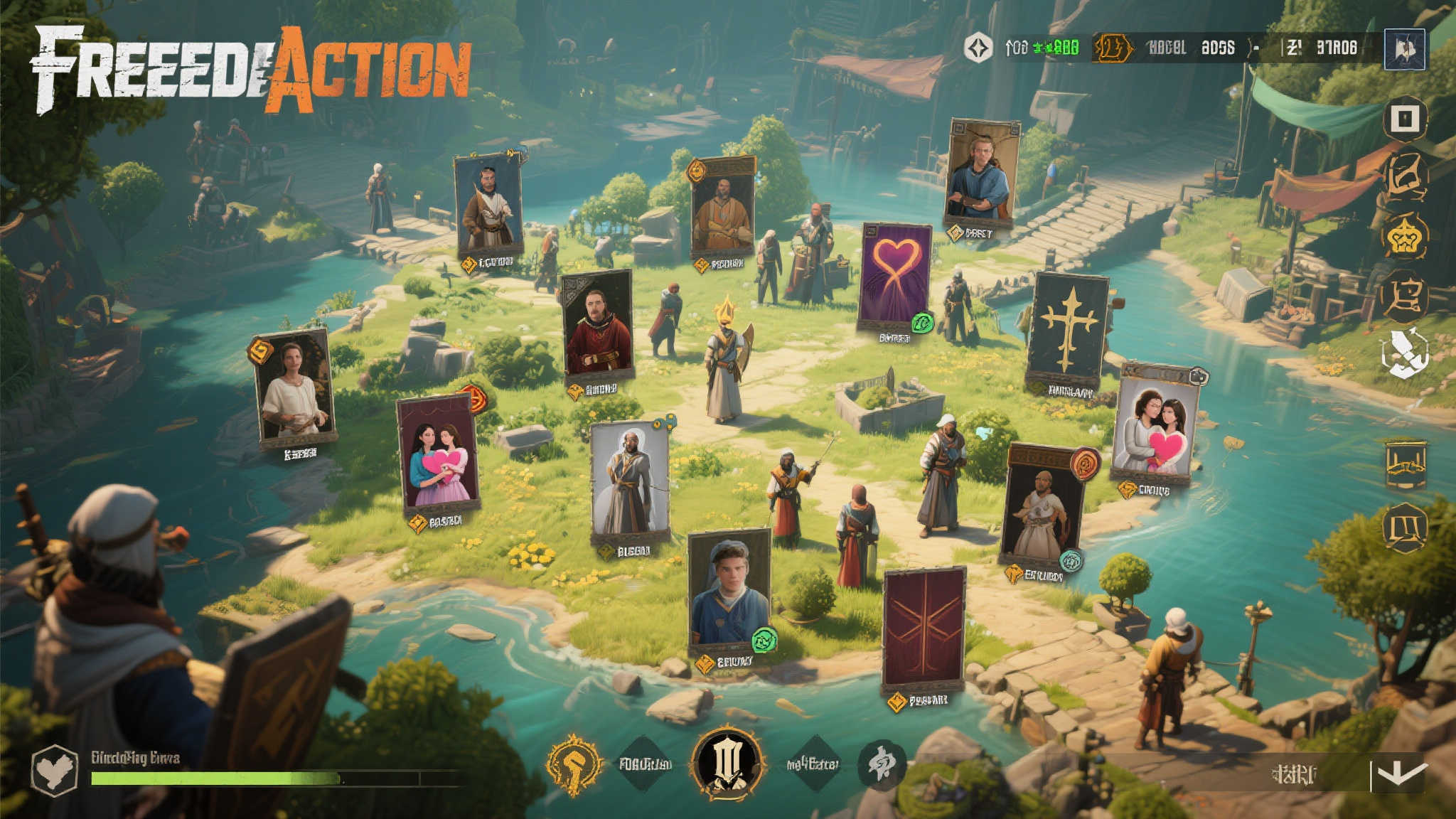1456x819 pixels.
Task: Open the golden crown mask icon
Action: 1405,237
